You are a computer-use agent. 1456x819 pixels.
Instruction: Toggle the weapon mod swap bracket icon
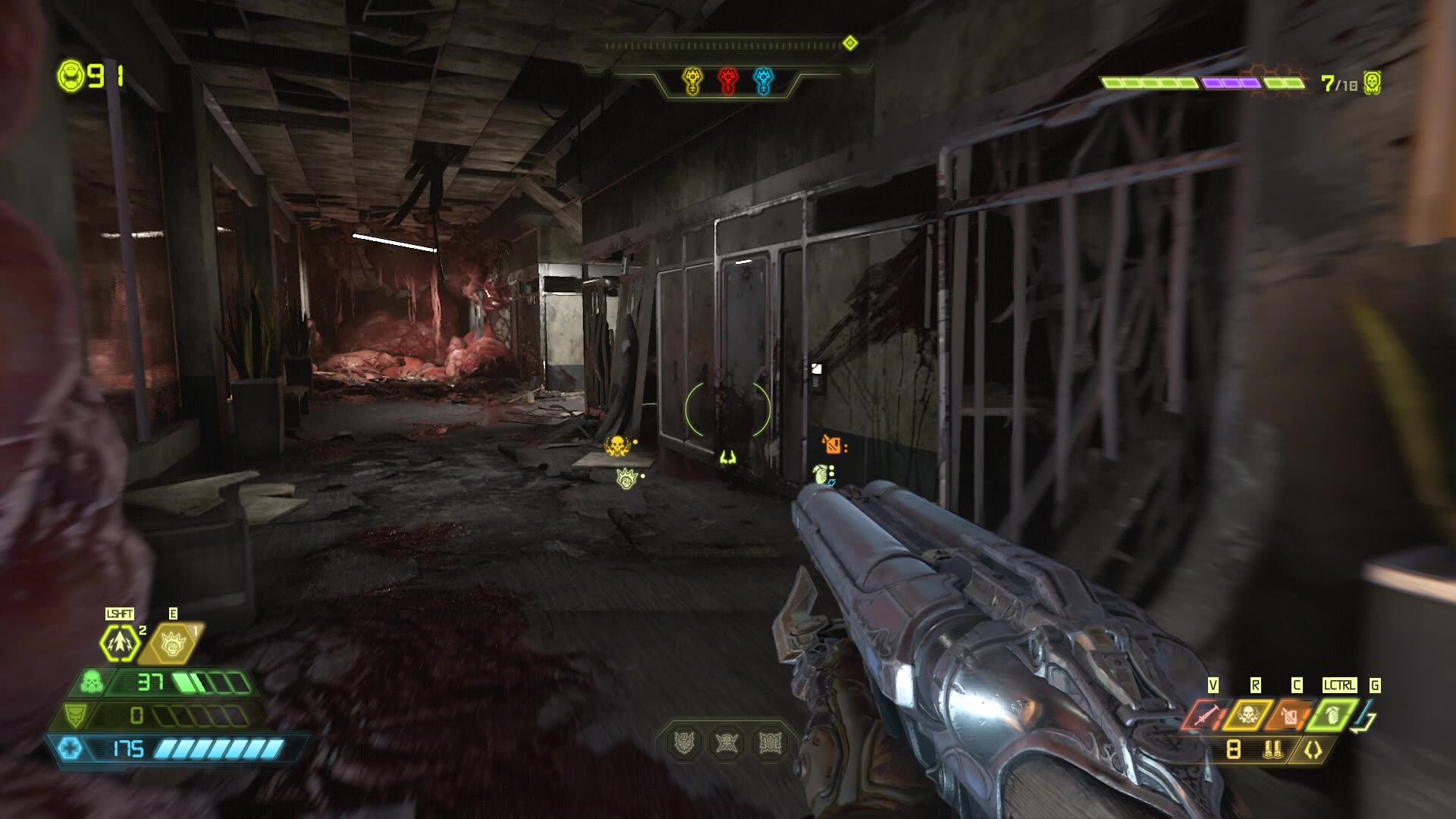1313,748
